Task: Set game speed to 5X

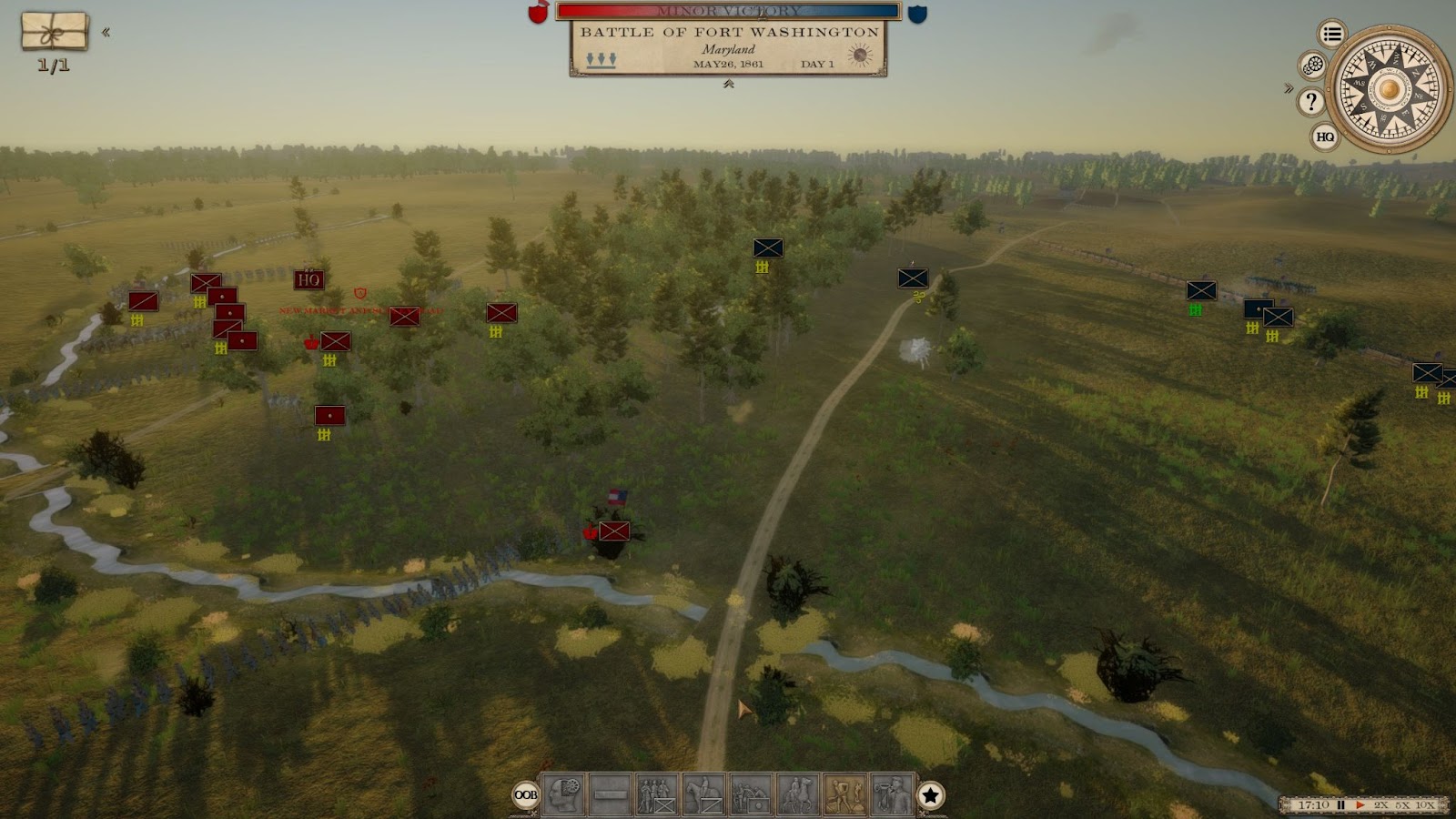Action: tap(1402, 805)
